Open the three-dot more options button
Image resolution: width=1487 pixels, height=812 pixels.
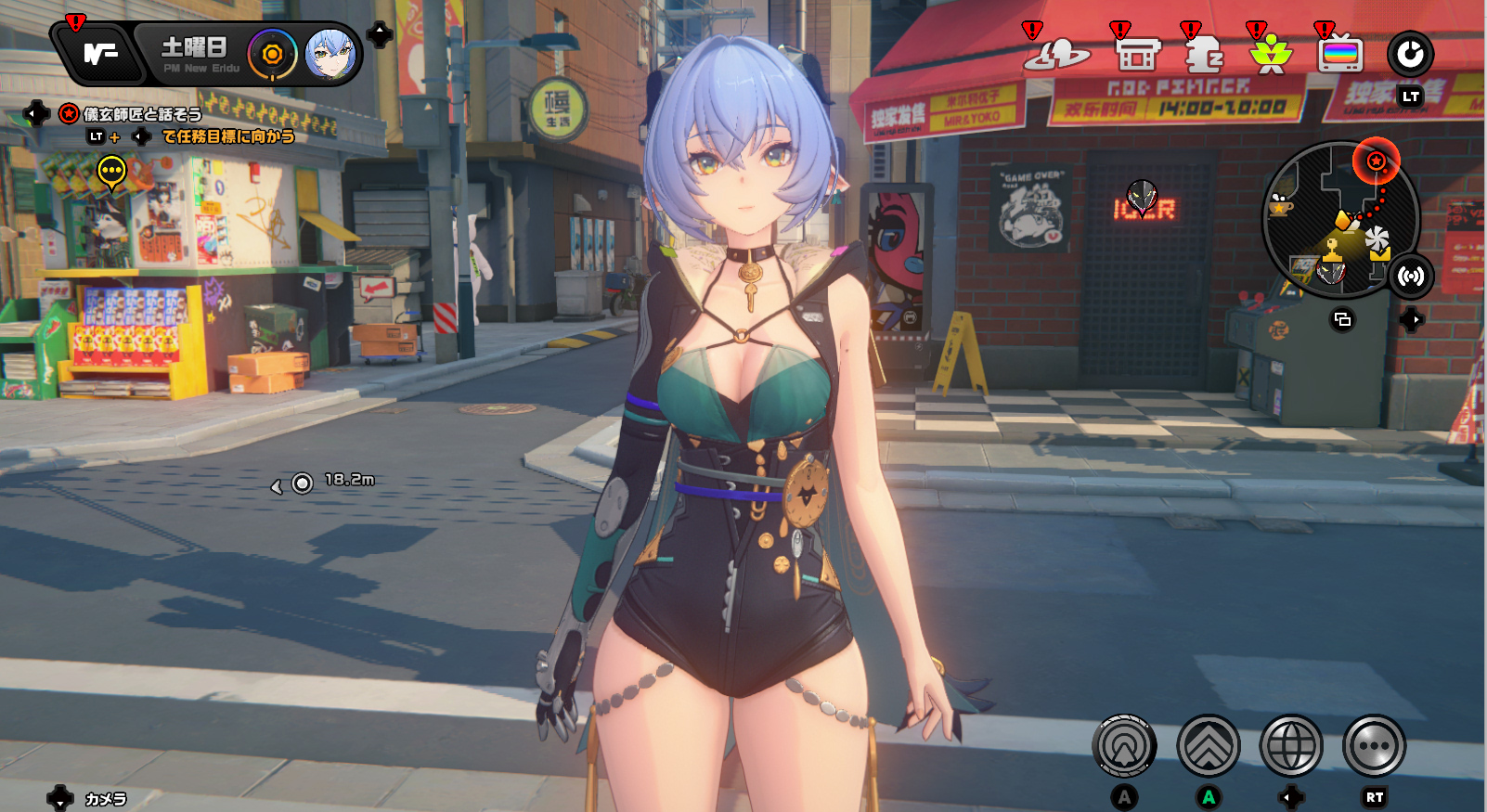[1374, 745]
